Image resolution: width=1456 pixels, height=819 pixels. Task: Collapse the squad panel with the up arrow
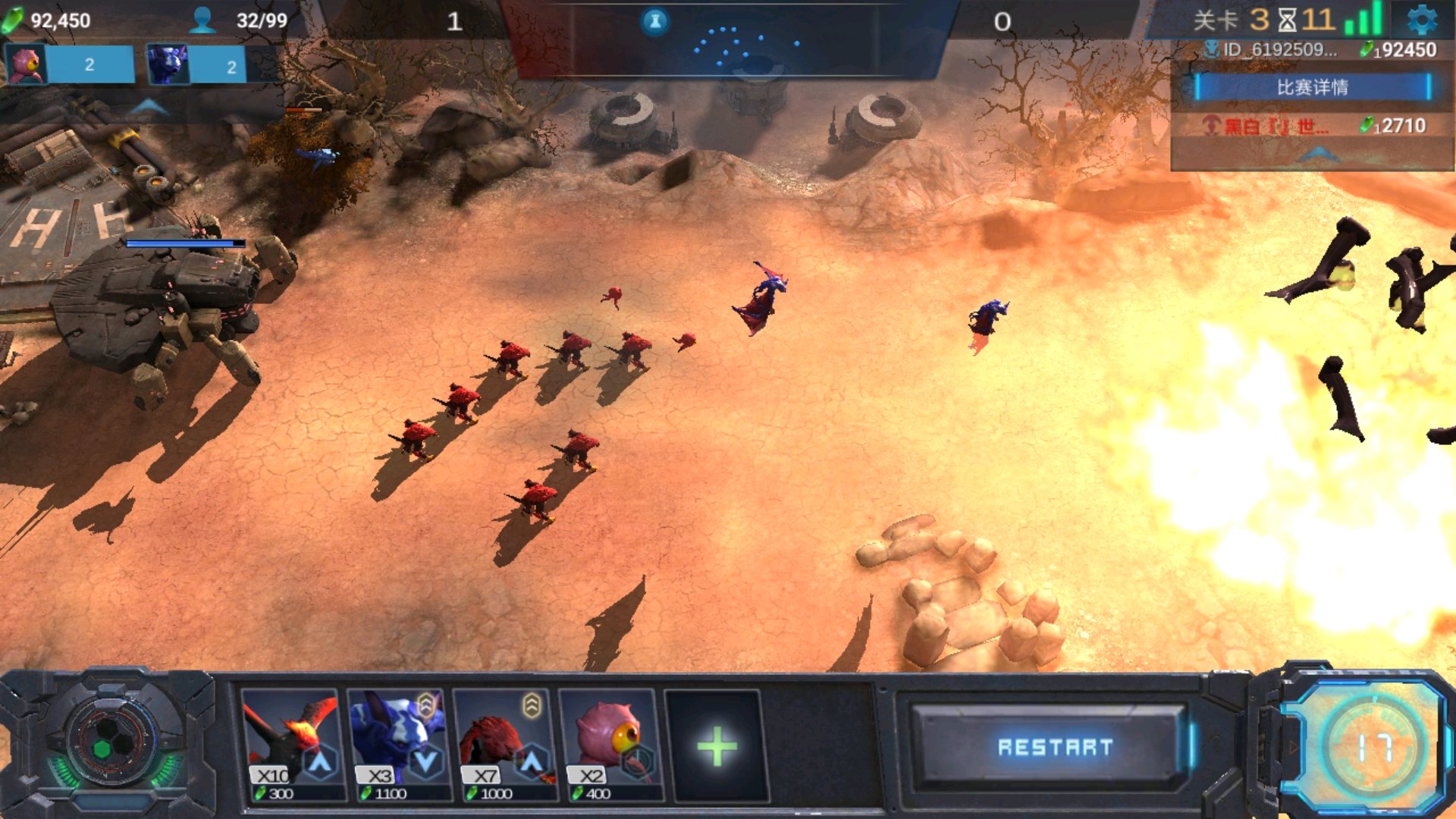149,108
